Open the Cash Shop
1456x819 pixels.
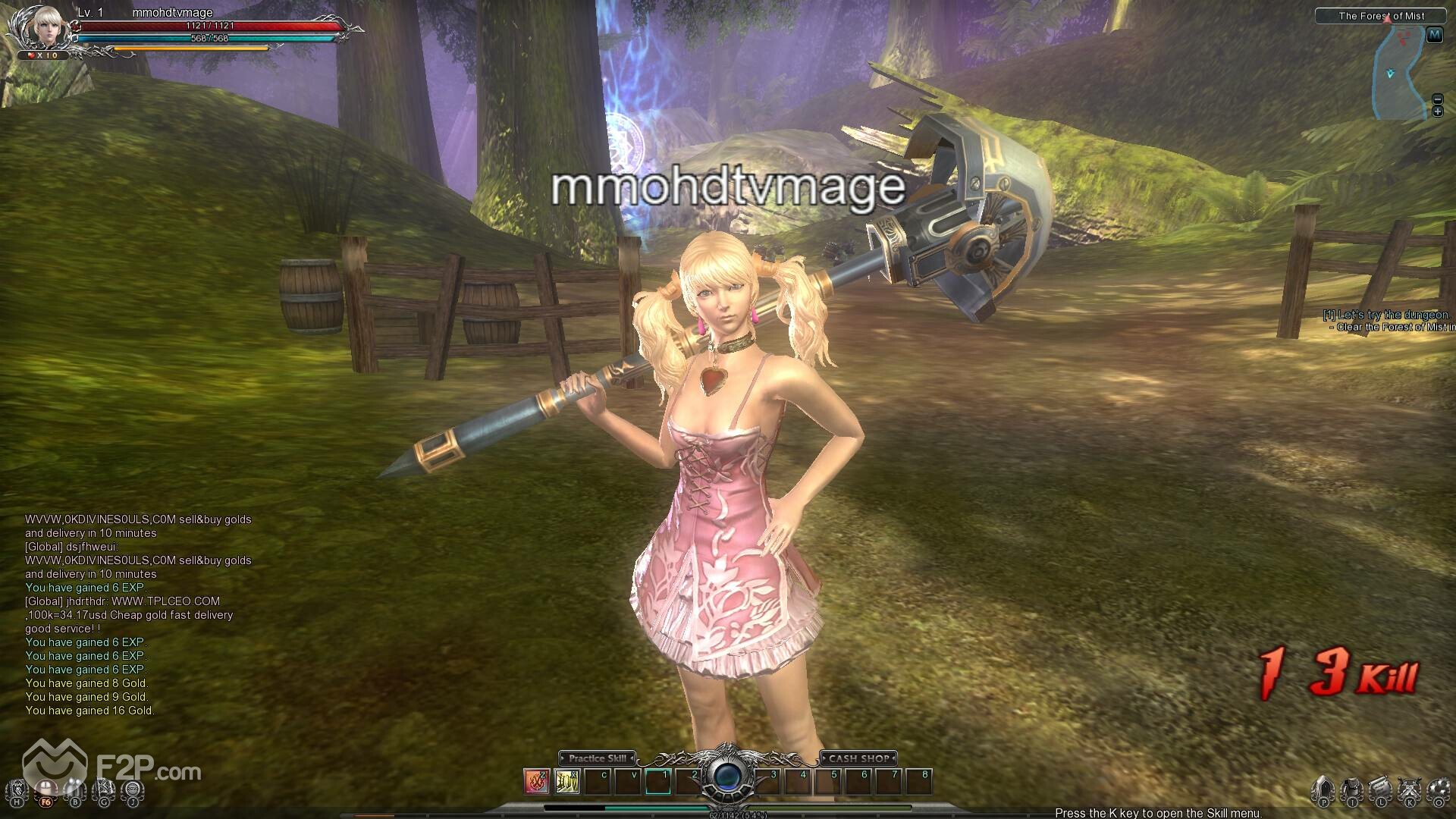[858, 758]
